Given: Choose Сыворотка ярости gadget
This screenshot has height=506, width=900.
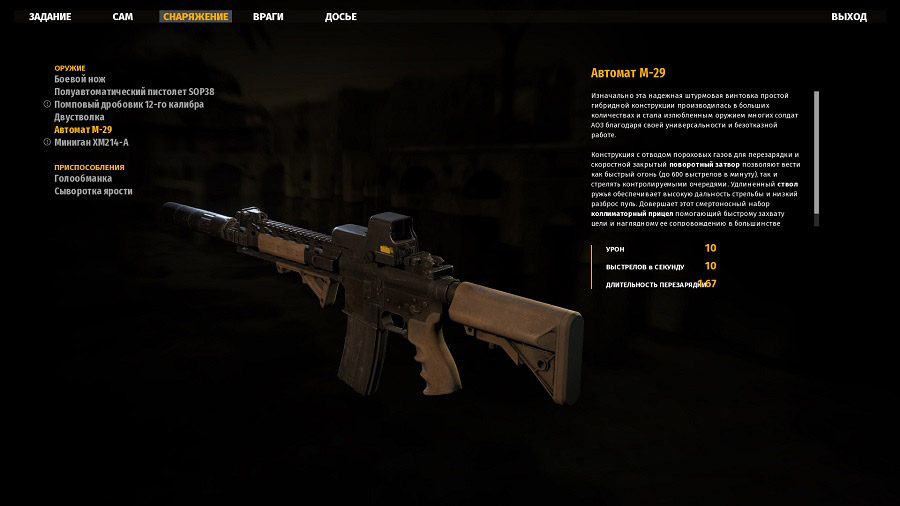Looking at the screenshot, I should click(x=93, y=191).
